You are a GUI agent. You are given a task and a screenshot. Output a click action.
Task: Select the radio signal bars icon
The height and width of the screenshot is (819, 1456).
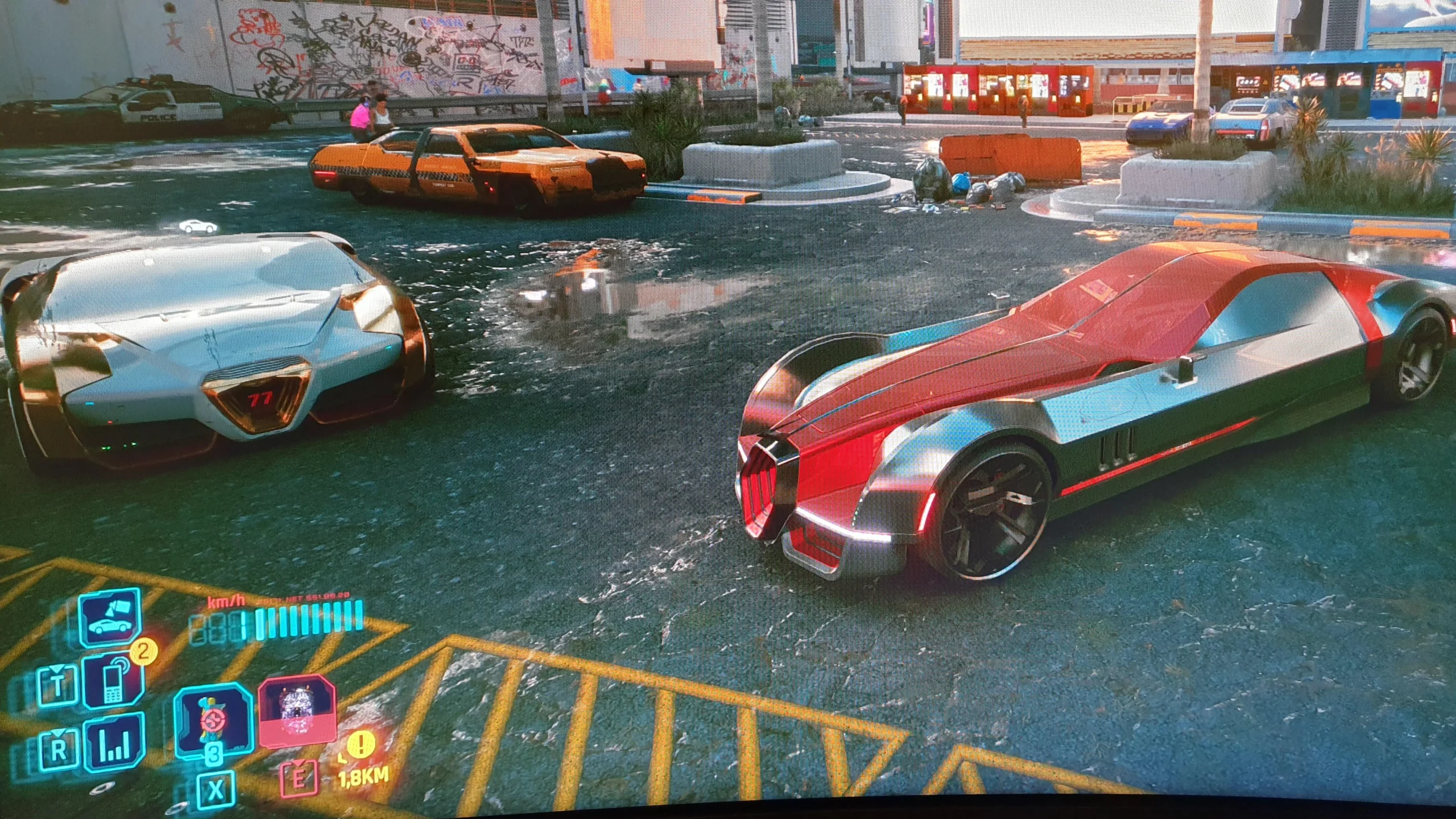click(114, 742)
